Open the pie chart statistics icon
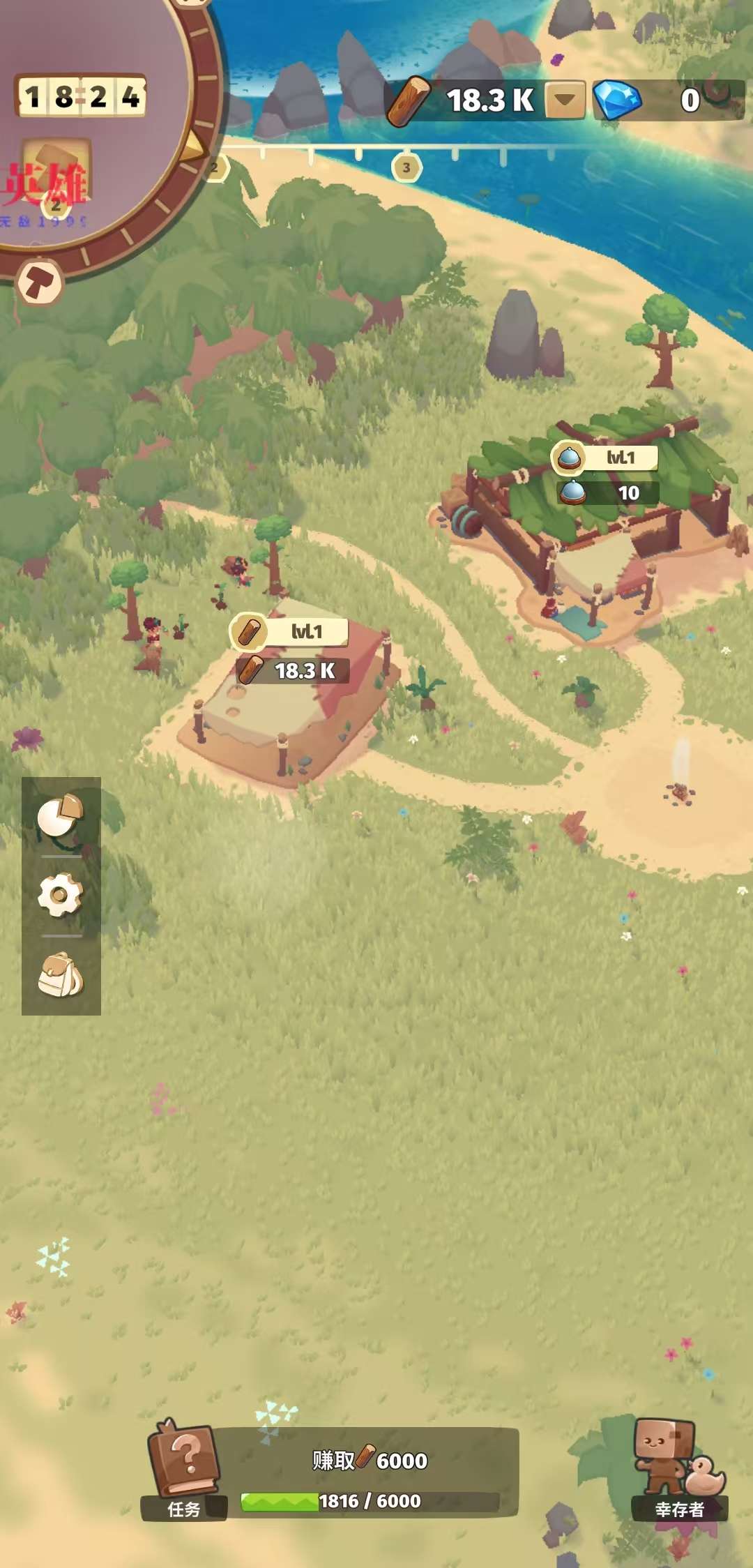 [61, 815]
